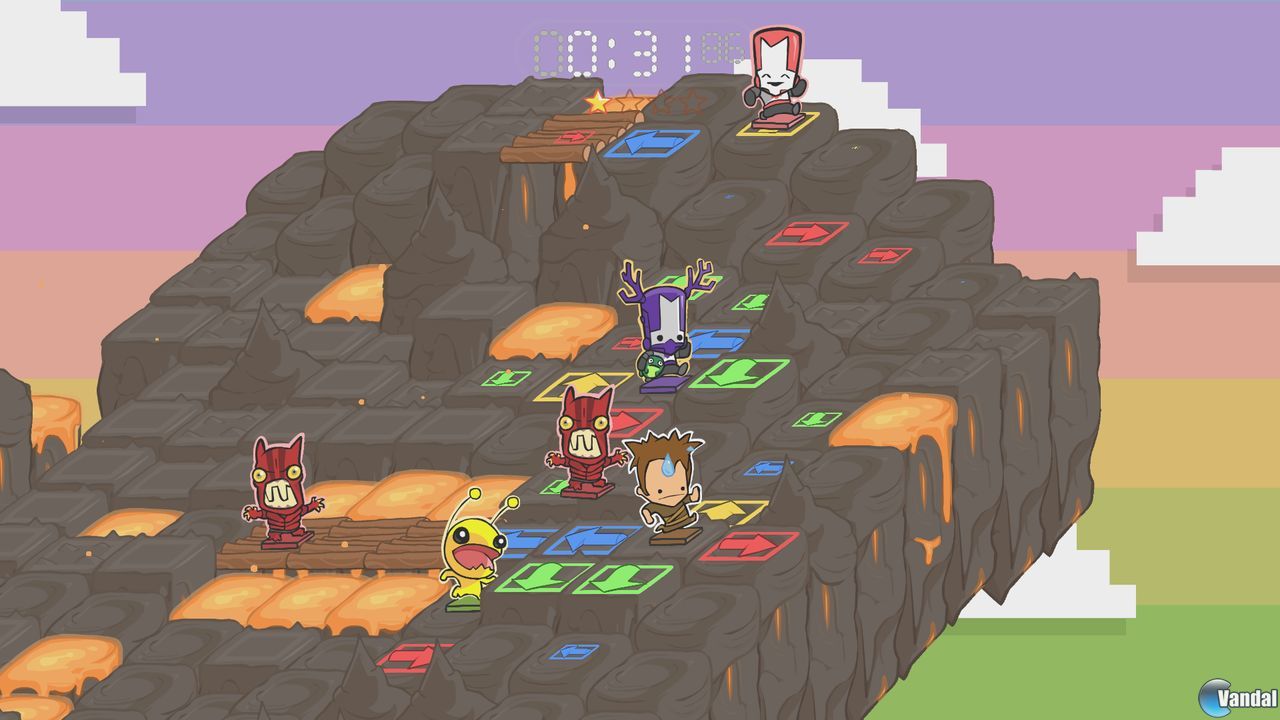This screenshot has width=1280, height=720.
Task: Click the large blue left-arrow tile on the log bridge
Action: pyautogui.click(x=655, y=146)
